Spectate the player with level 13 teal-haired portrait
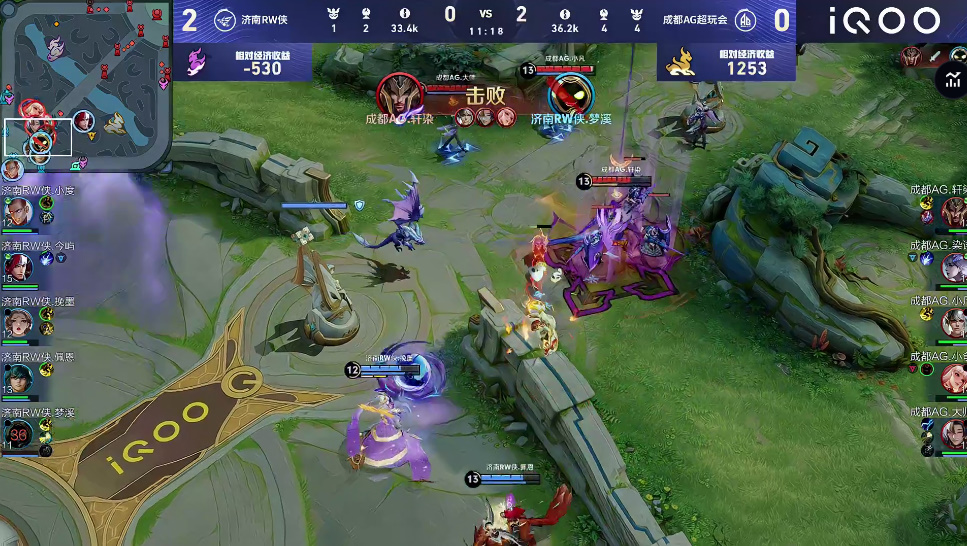 [19, 377]
